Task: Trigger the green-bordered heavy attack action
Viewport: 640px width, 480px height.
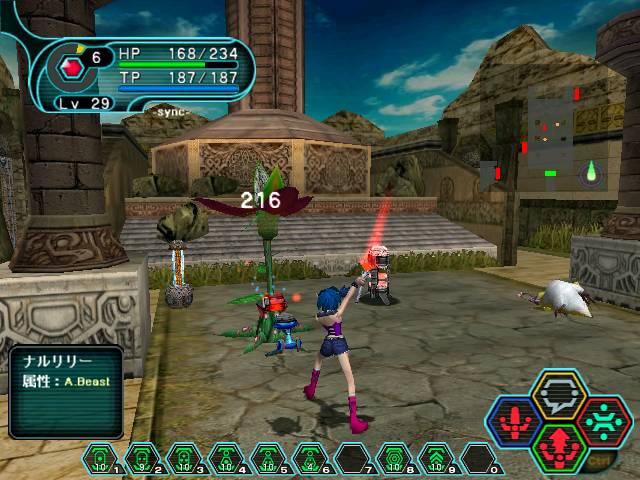Action: click(x=559, y=446)
